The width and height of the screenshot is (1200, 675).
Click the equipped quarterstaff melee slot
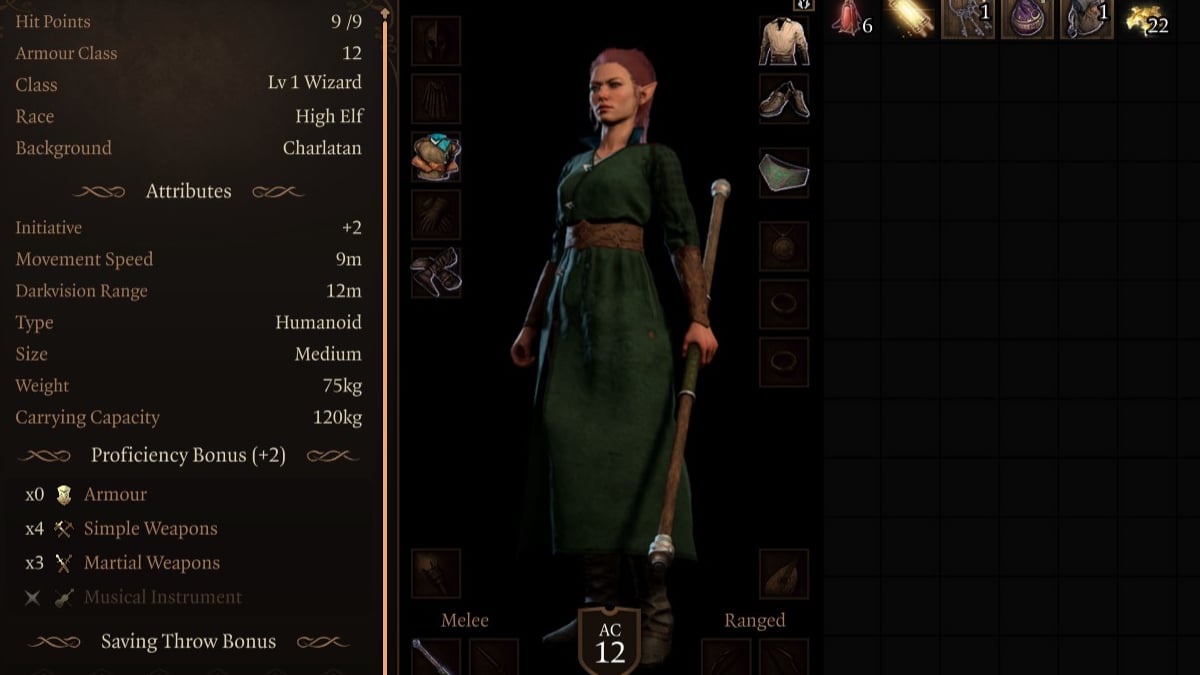click(x=436, y=659)
